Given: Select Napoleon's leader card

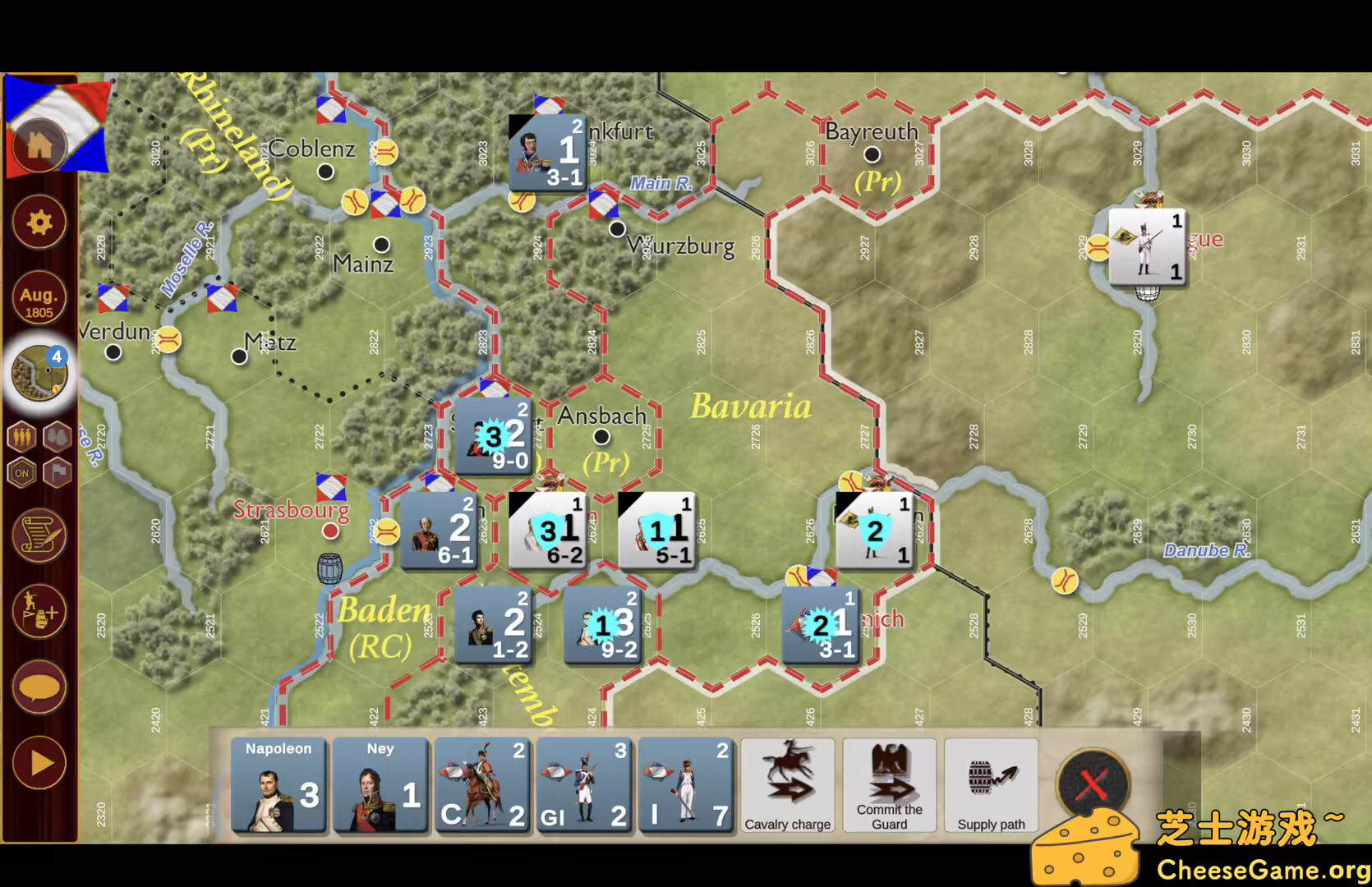Looking at the screenshot, I should (x=278, y=784).
